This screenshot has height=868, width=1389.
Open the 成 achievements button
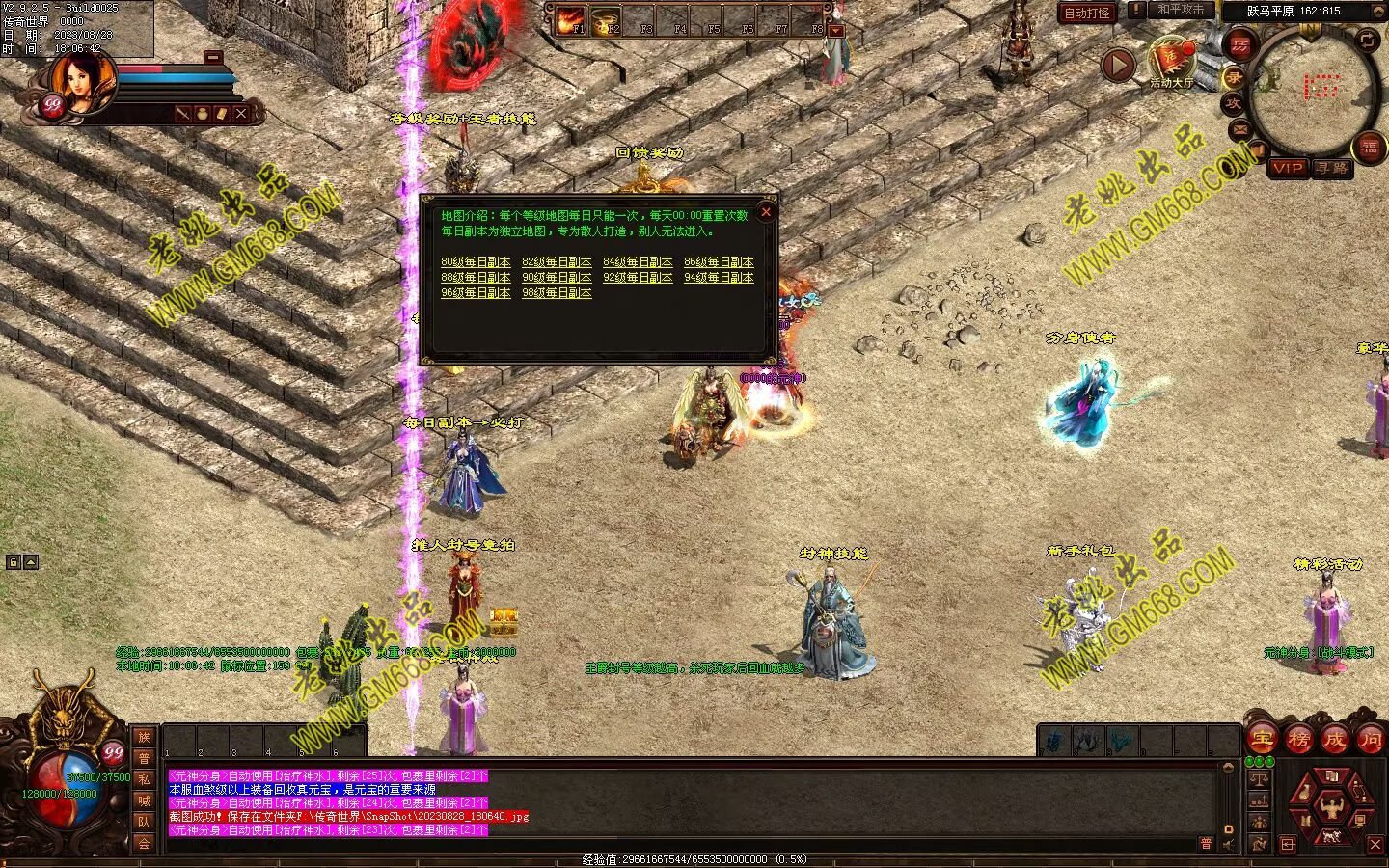click(1334, 740)
